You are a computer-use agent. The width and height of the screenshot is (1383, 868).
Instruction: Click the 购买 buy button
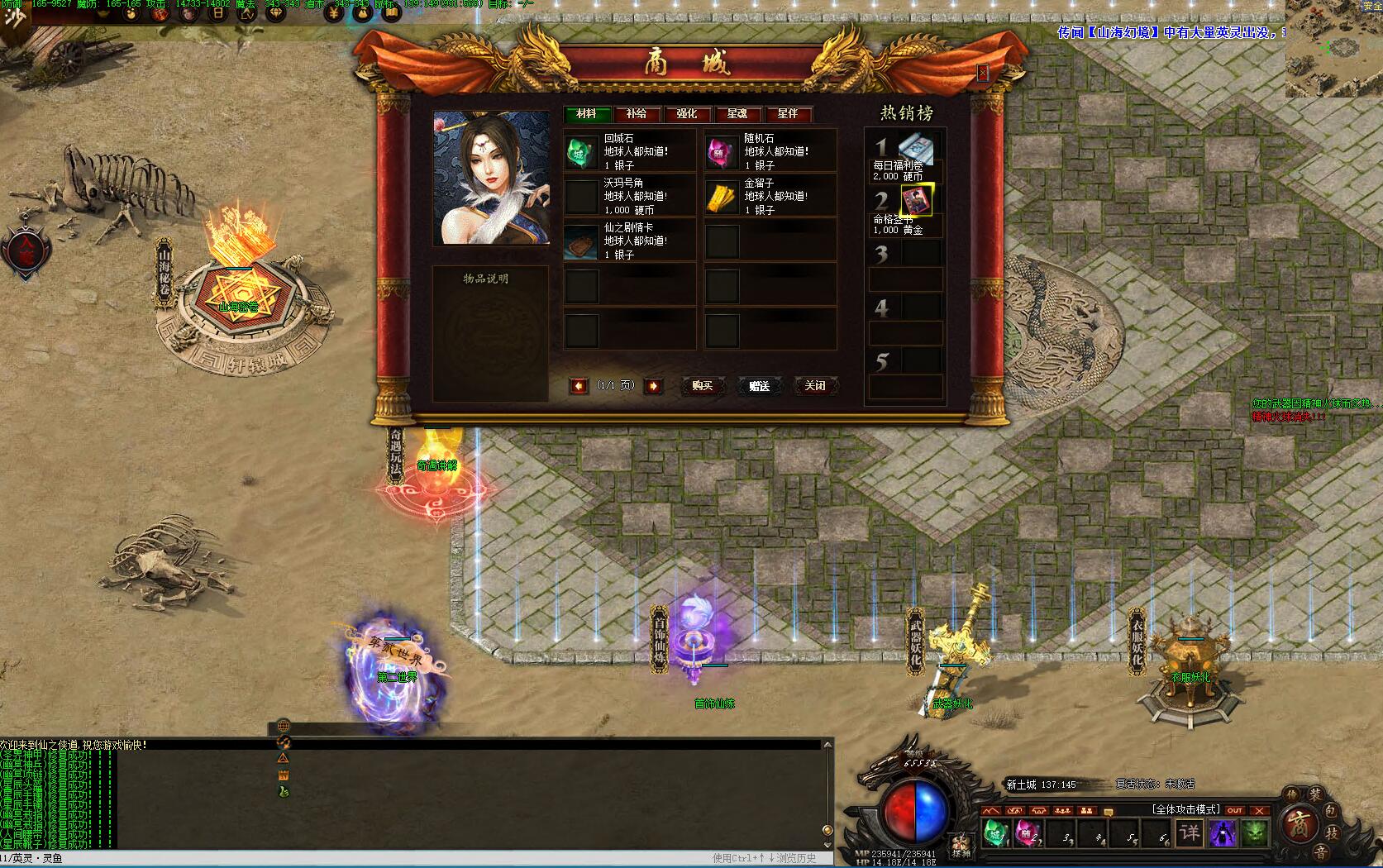coord(702,386)
